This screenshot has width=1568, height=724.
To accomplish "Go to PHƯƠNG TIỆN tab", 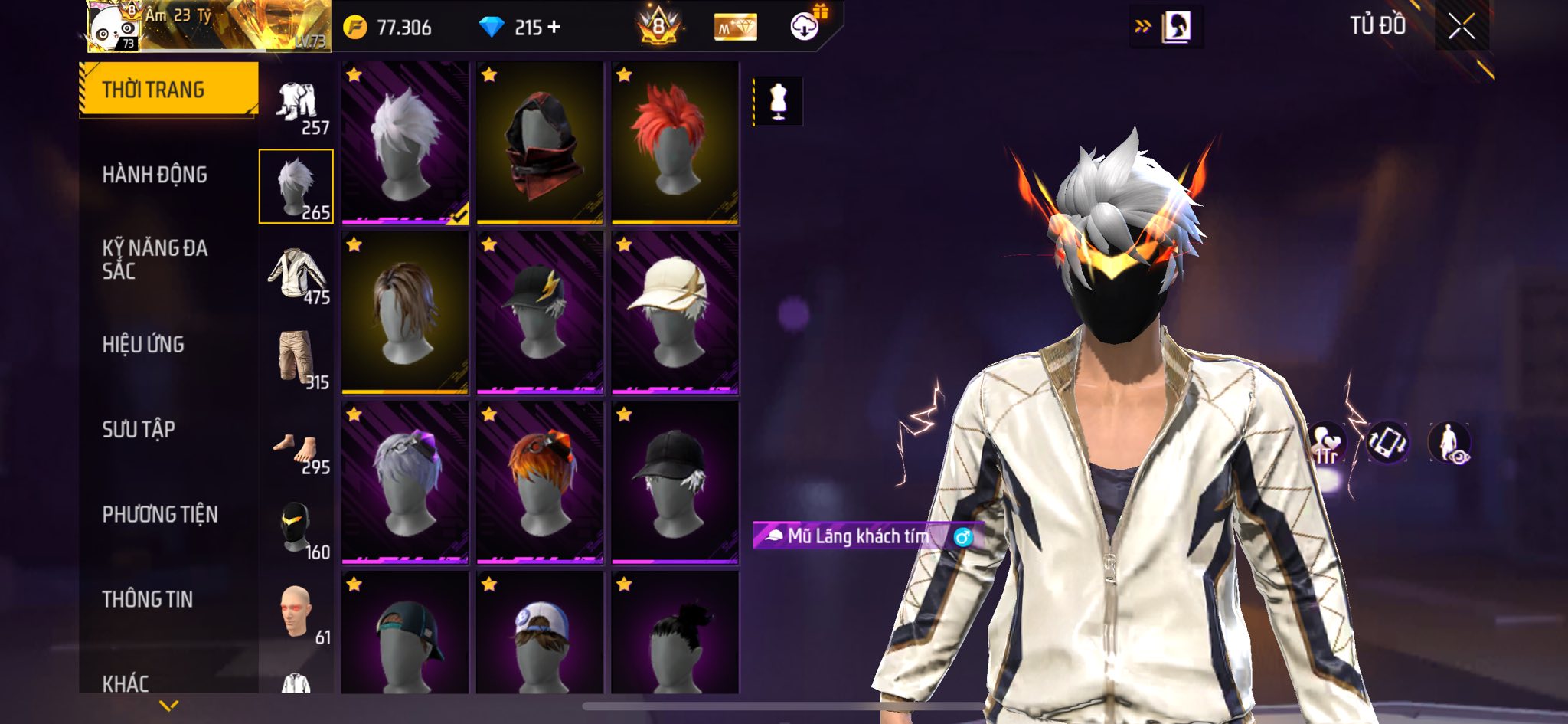I will pyautogui.click(x=160, y=514).
